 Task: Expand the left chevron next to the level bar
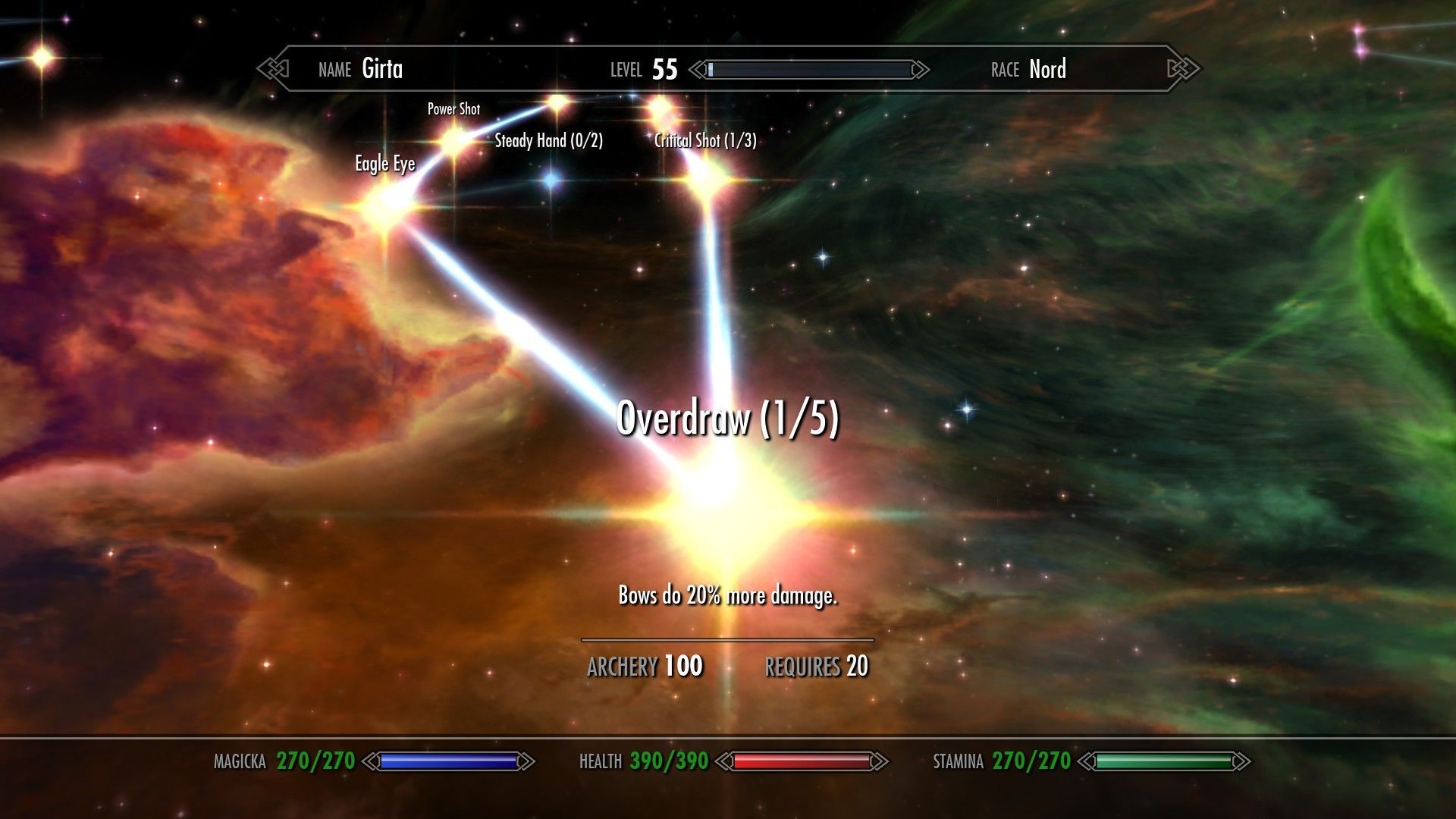(x=698, y=70)
